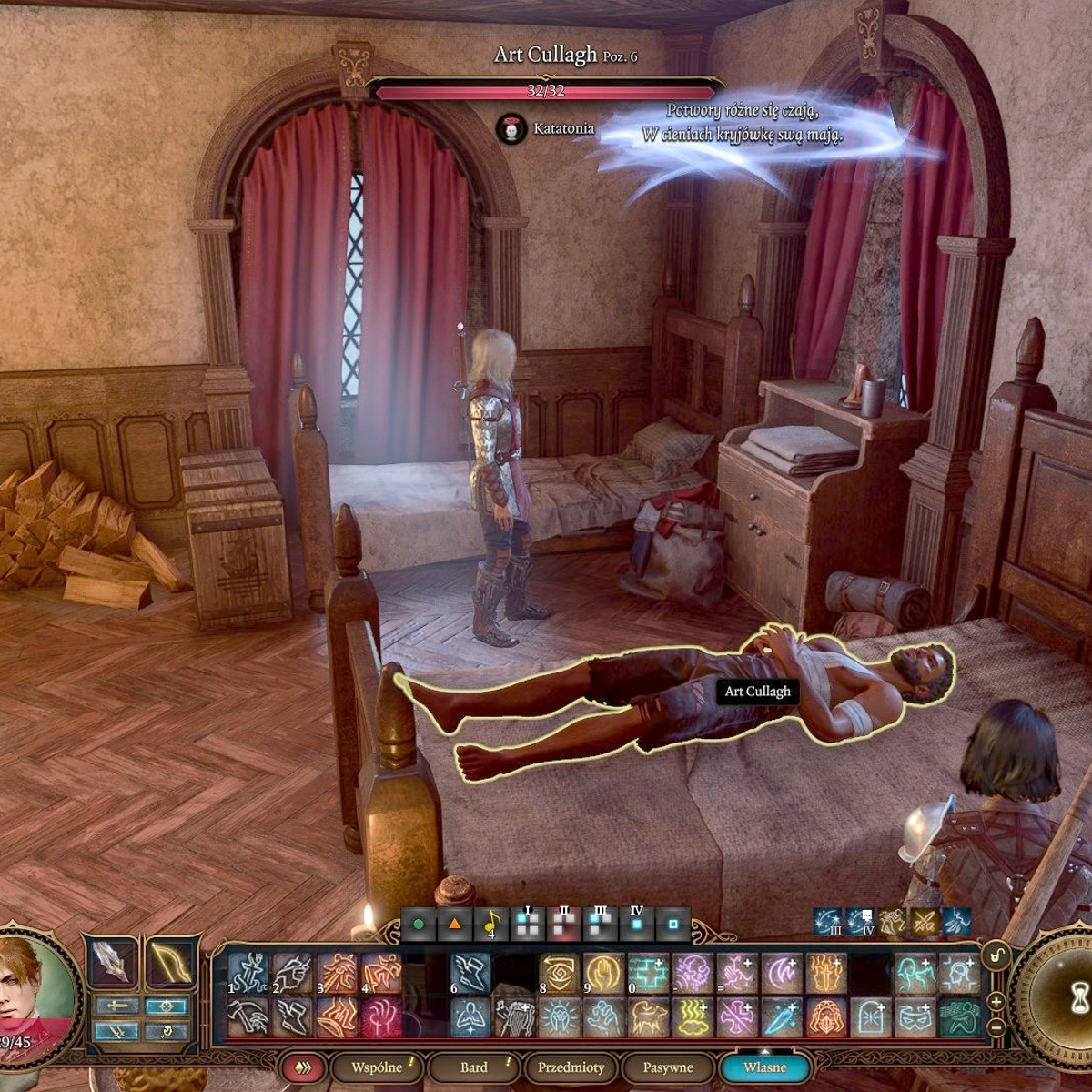
Task: Remove a hotbar row with minus button
Action: point(996,1026)
